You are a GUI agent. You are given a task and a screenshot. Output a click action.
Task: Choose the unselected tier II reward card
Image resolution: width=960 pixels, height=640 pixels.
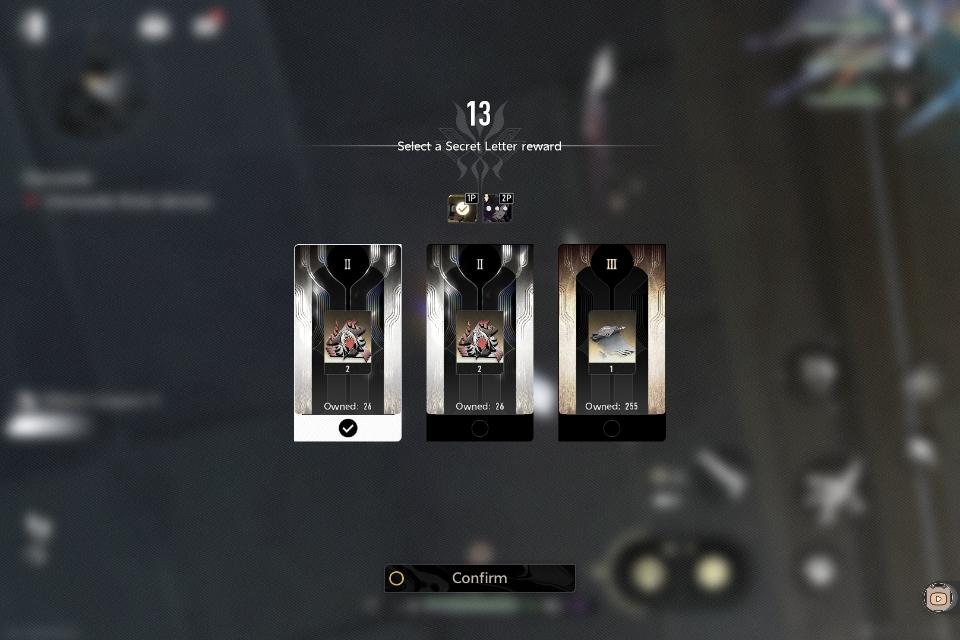(480, 342)
